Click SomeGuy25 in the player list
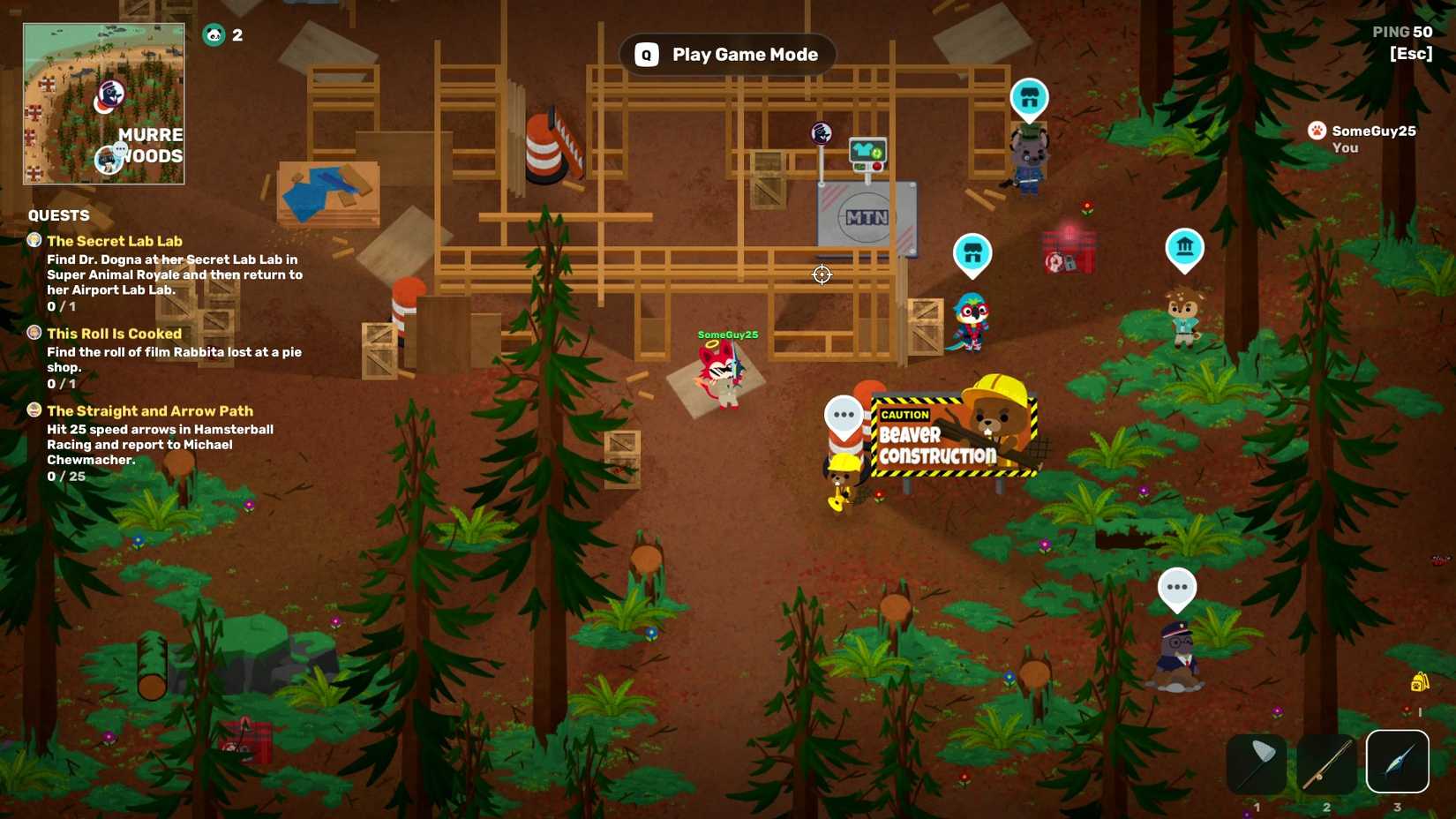Viewport: 1456px width, 819px height. [x=1373, y=131]
